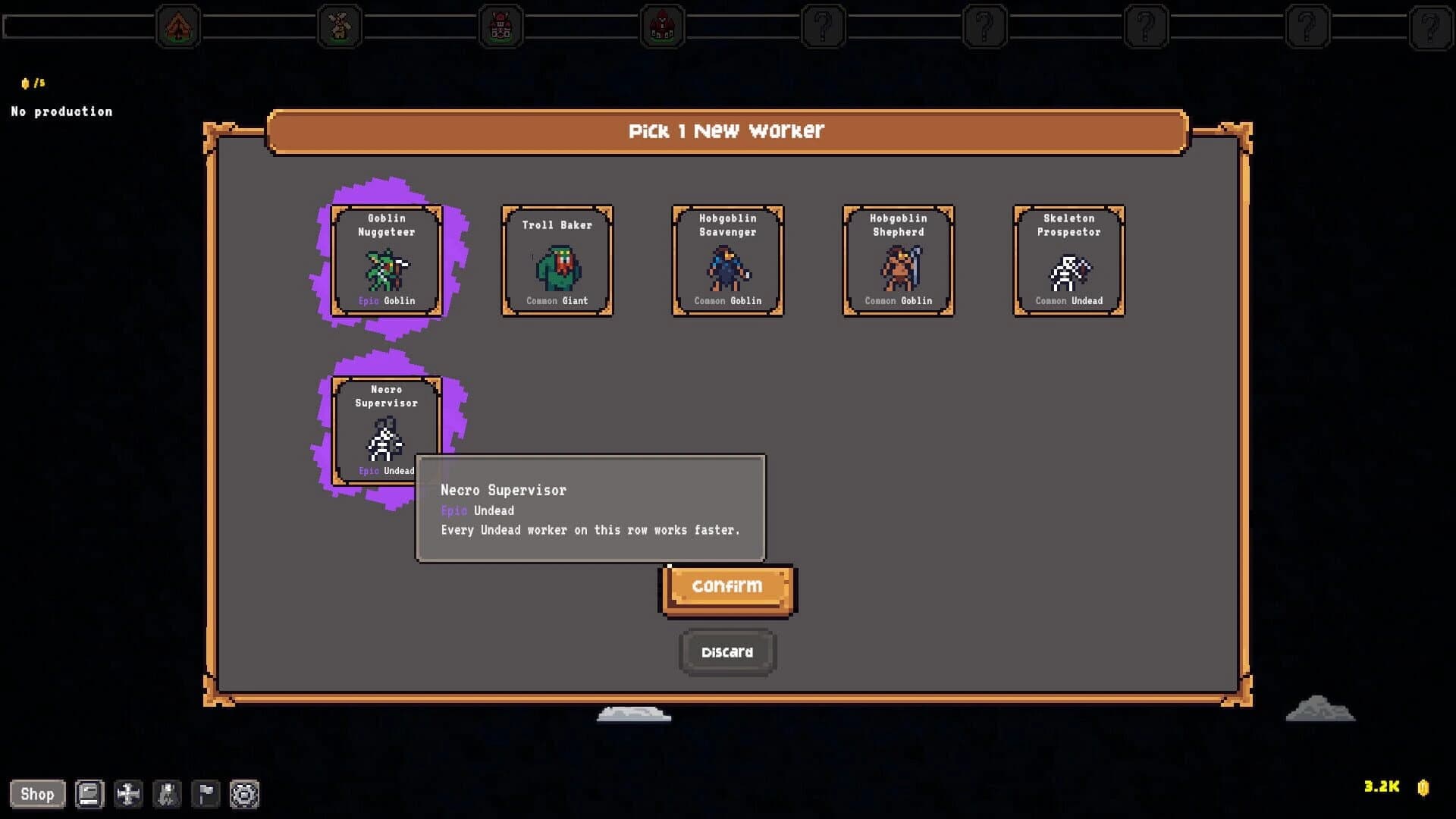
Task: Click the rightmost question mark node on the map
Action: coord(1306,27)
